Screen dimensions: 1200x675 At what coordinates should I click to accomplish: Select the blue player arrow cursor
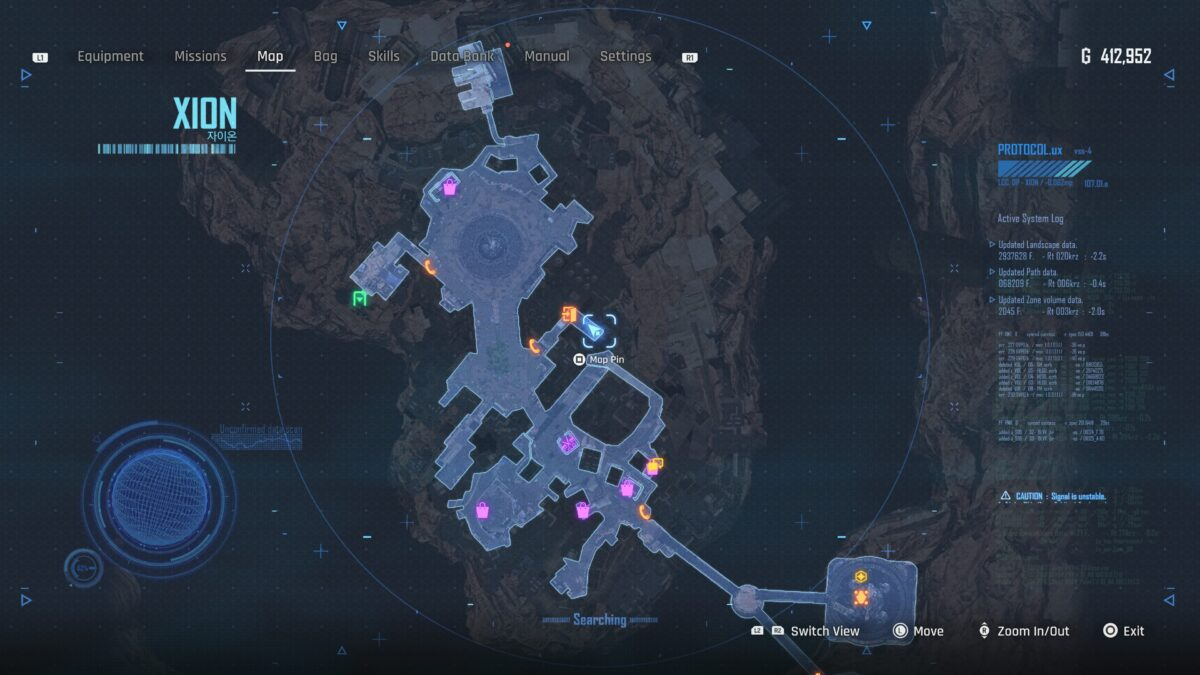tap(597, 329)
